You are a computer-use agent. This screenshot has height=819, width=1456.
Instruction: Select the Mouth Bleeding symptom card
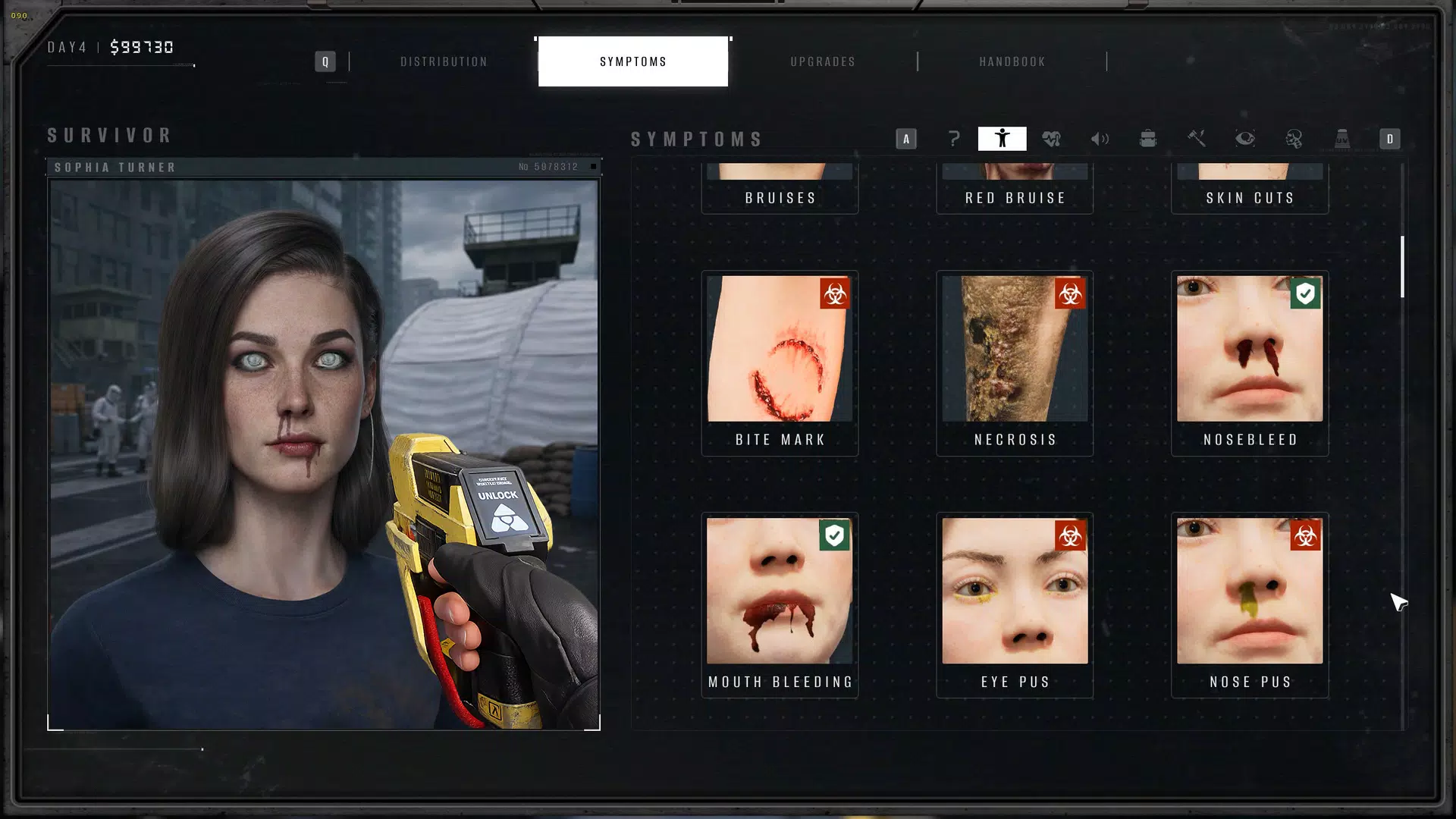pos(780,605)
